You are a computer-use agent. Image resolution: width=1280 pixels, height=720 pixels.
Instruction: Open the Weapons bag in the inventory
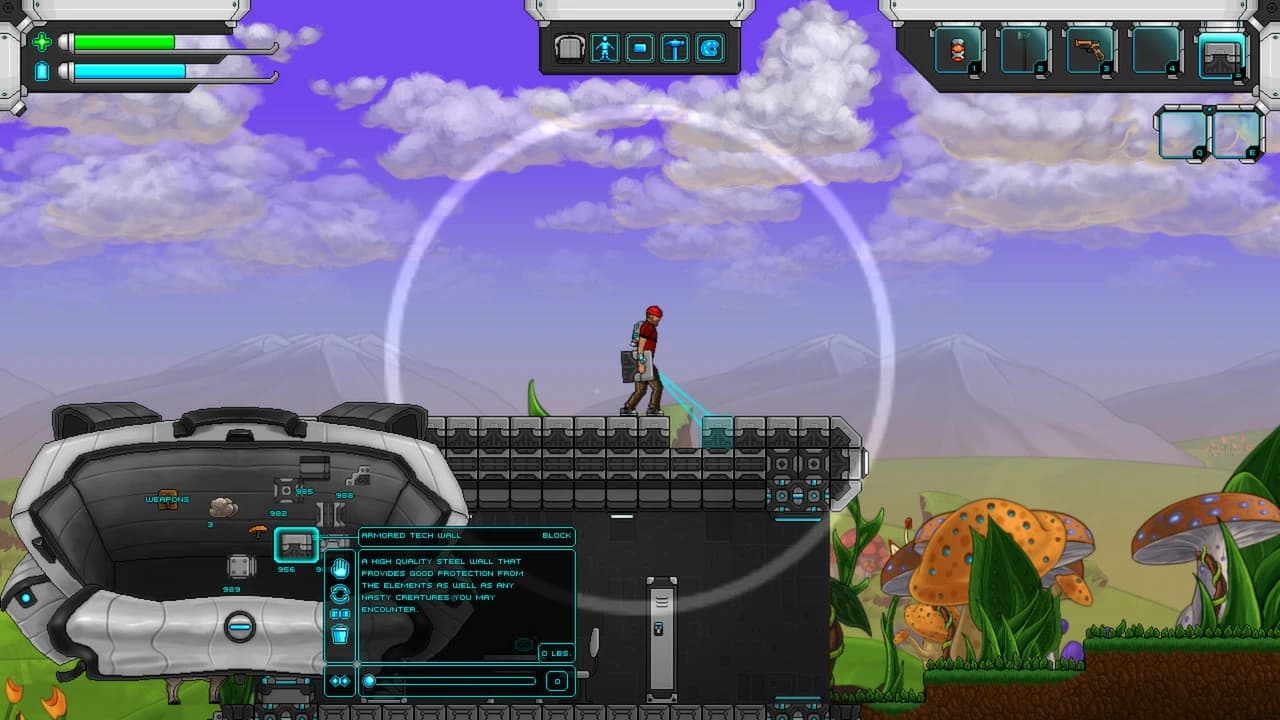(167, 500)
